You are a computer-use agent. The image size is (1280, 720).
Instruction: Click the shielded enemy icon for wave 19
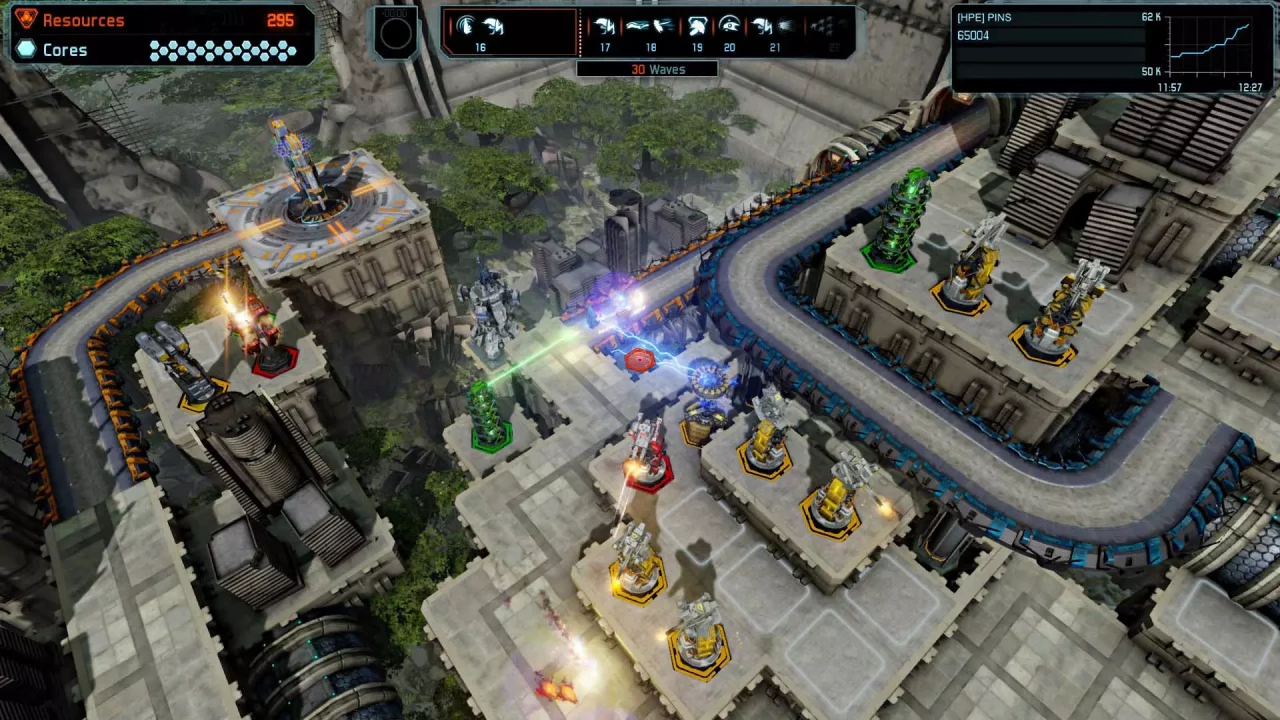pyautogui.click(x=696, y=26)
